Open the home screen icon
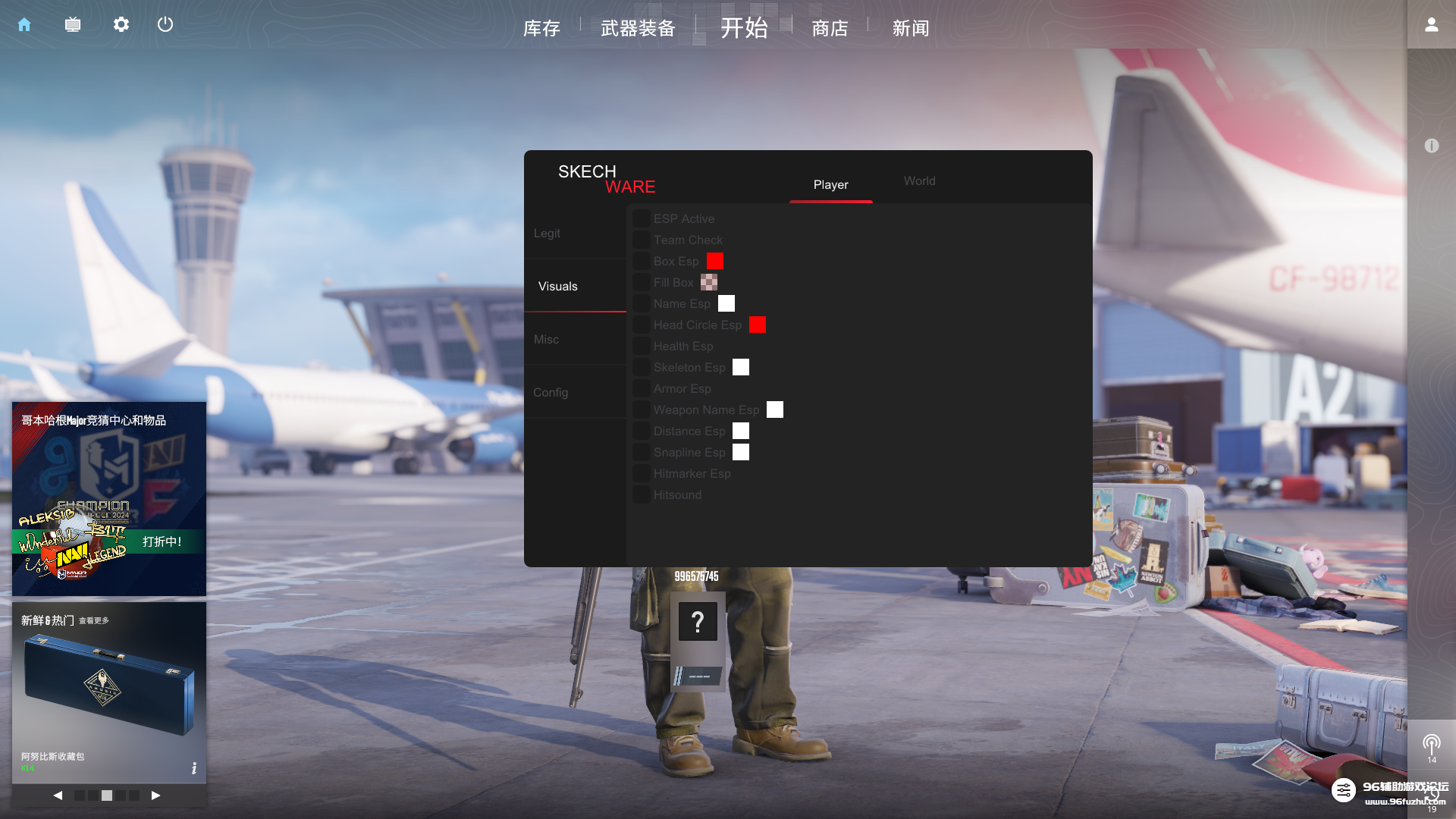The image size is (1456, 819). [x=24, y=24]
